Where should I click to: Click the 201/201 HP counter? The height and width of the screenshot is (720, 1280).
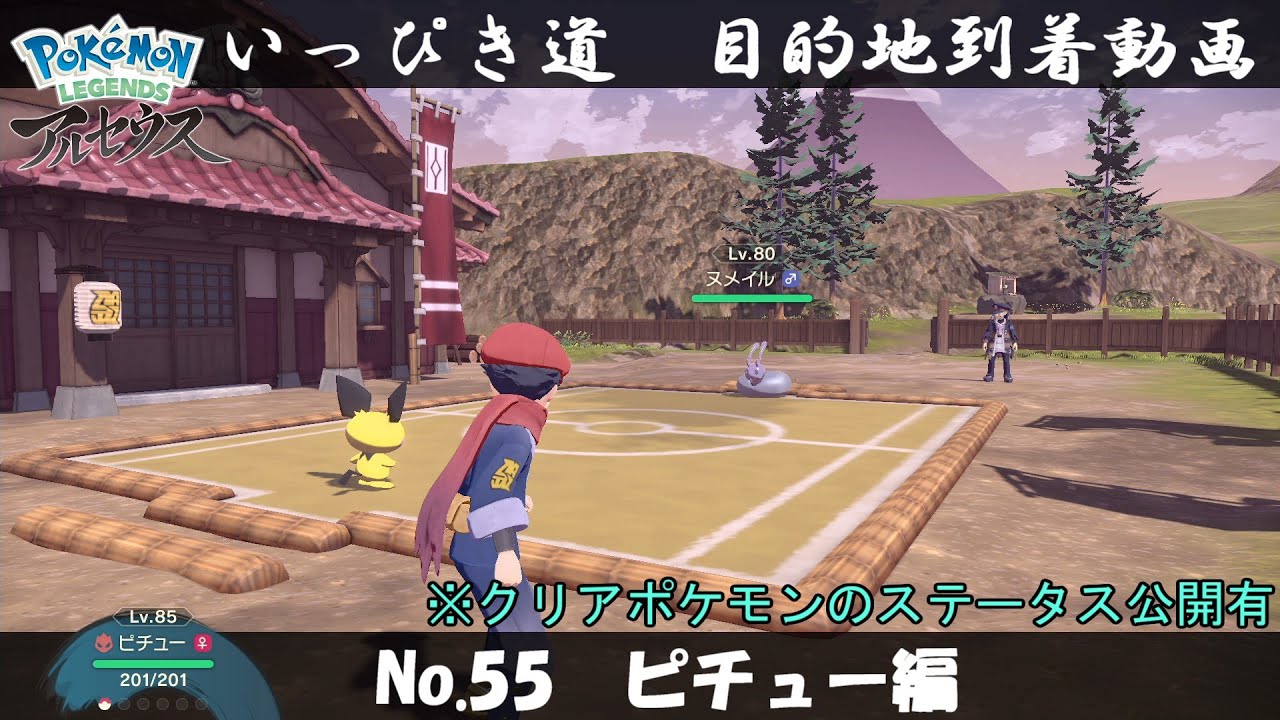pyautogui.click(x=152, y=679)
